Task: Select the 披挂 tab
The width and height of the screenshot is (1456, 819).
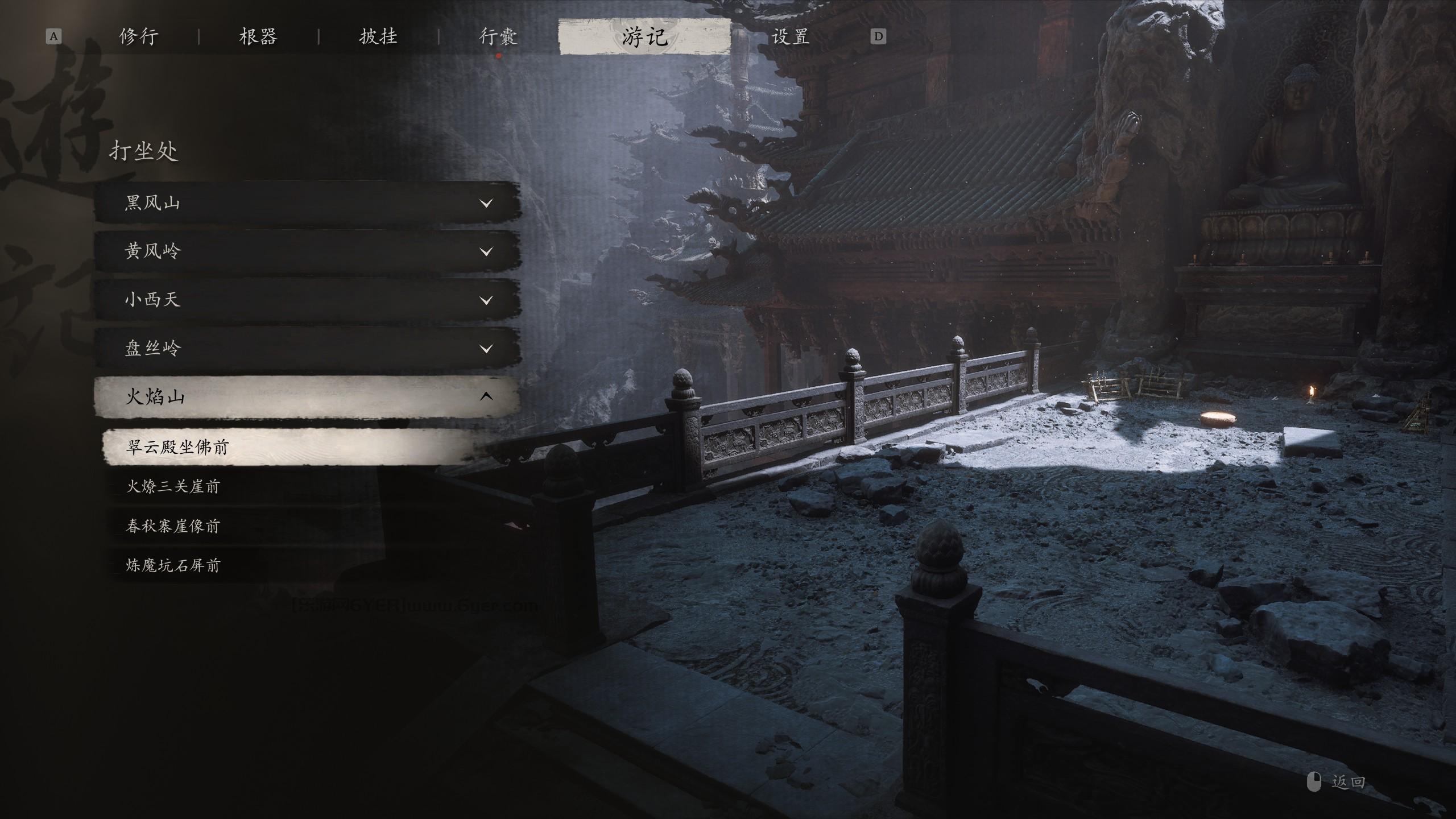Action: (x=378, y=37)
